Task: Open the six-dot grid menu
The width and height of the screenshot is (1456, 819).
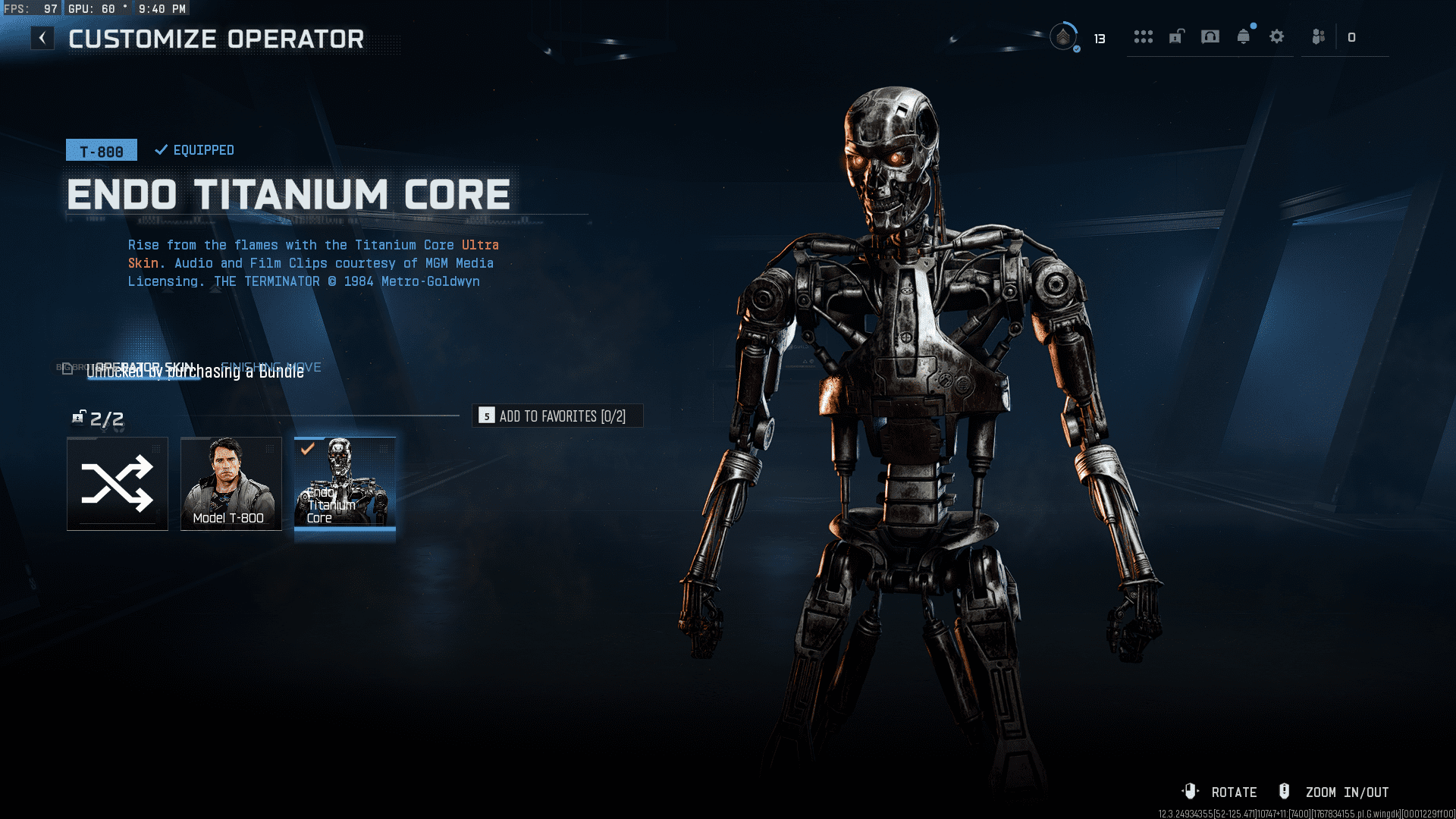Action: tap(1143, 37)
